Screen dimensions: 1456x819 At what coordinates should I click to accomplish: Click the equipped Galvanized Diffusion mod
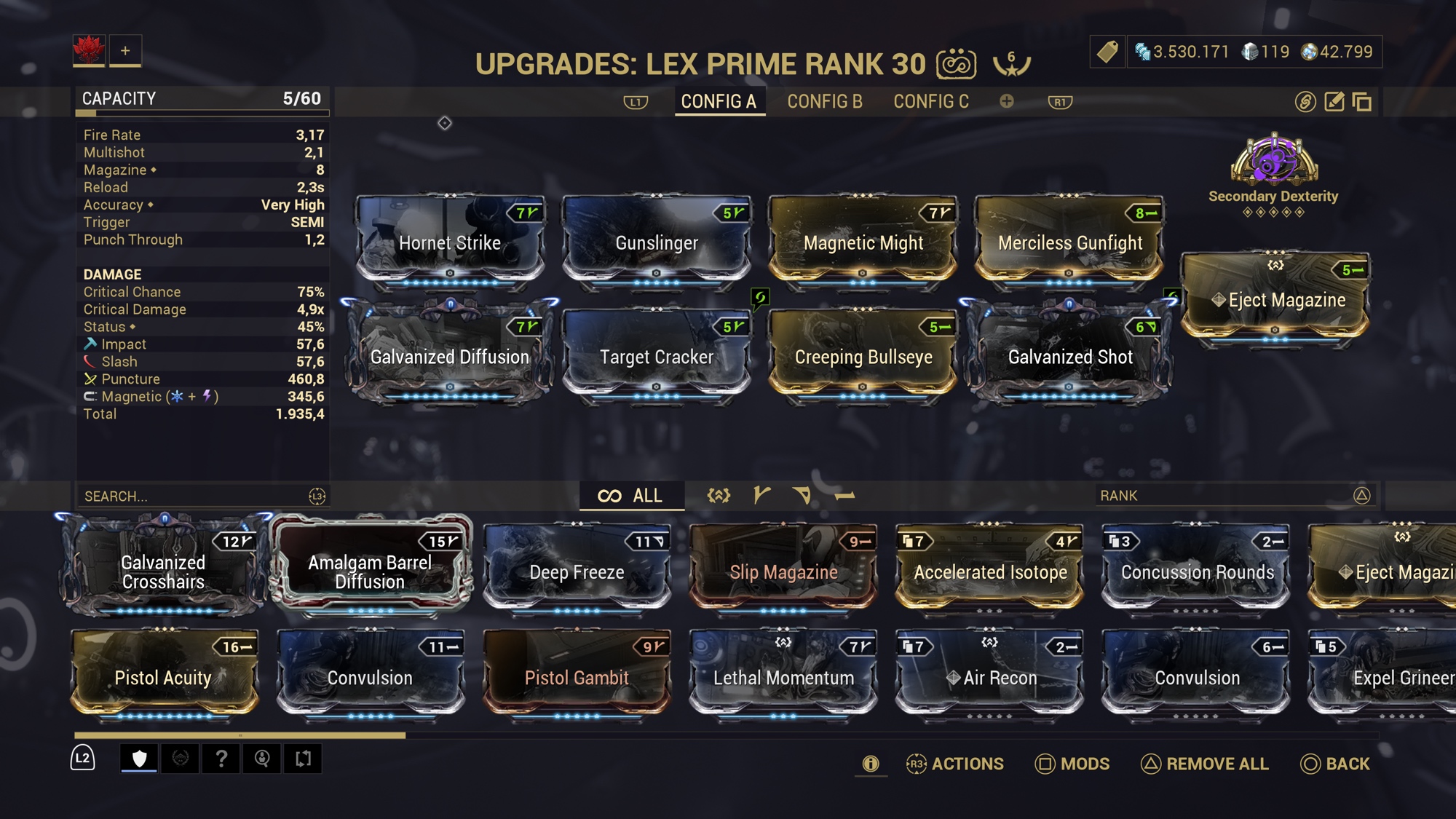coord(450,353)
